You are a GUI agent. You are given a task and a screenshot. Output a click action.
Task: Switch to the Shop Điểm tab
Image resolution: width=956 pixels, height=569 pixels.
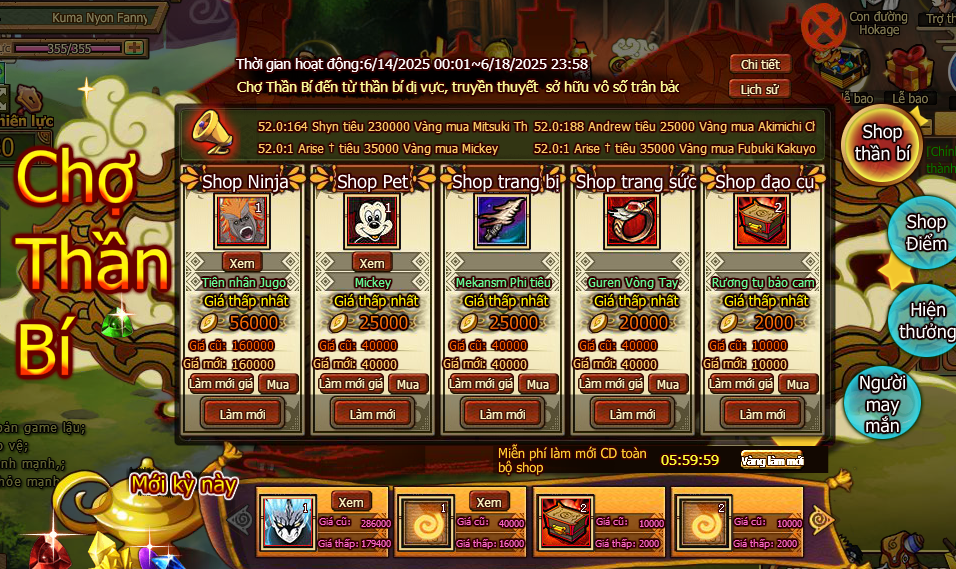pos(924,233)
